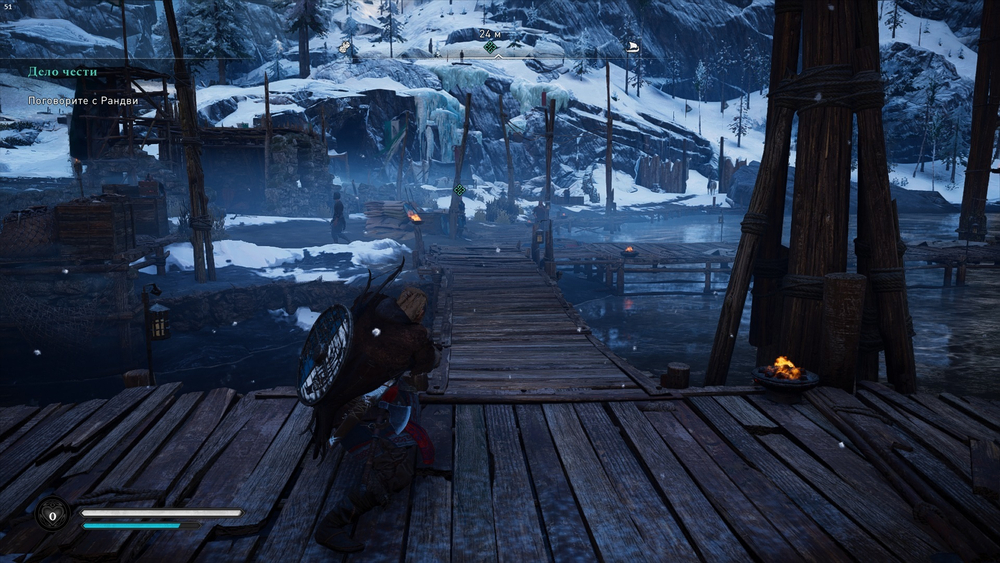Select the heart rations icon

(x=51, y=514)
